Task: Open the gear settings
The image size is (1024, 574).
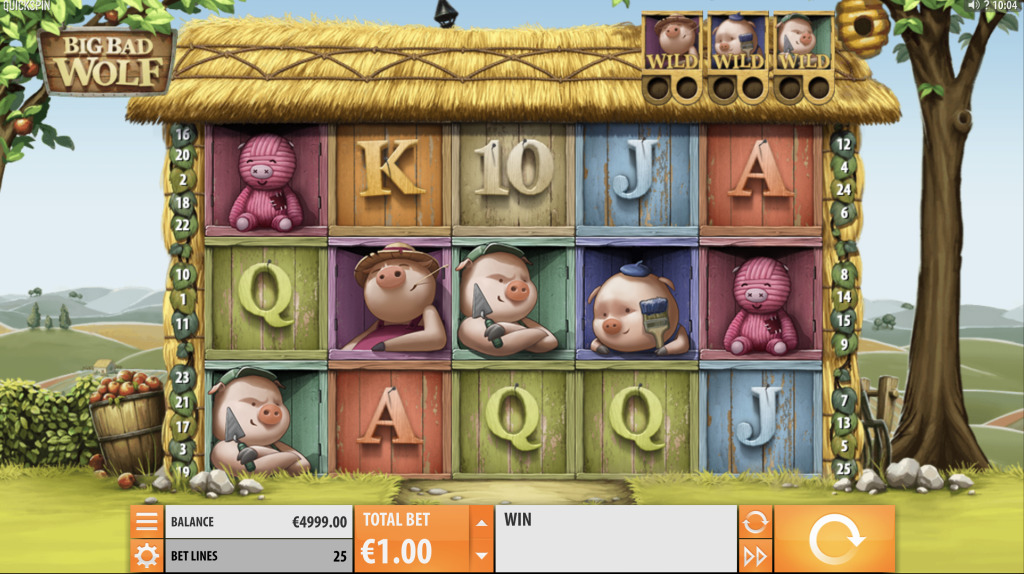Action: click(147, 555)
